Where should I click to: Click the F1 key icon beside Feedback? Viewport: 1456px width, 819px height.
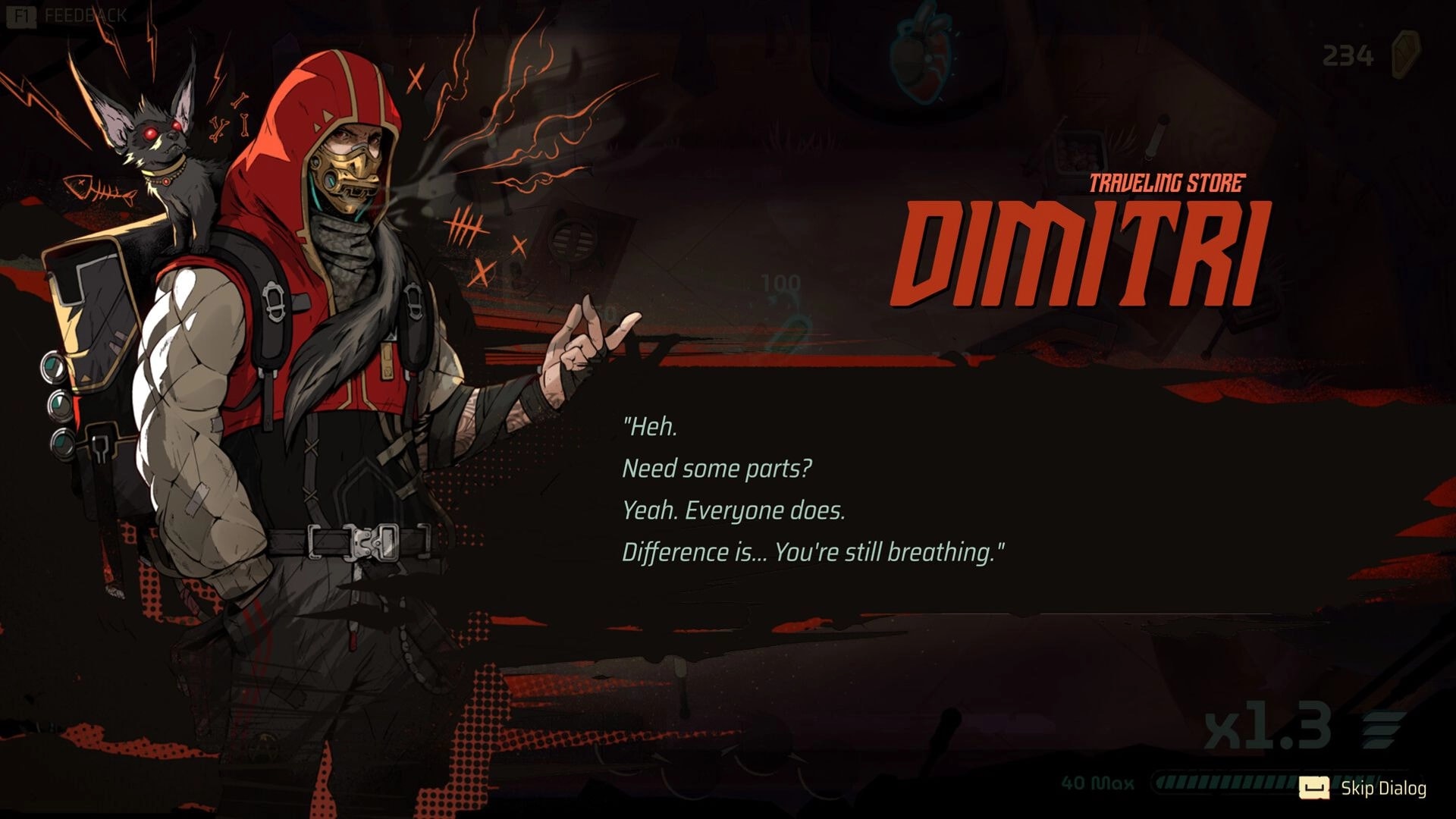pyautogui.click(x=20, y=12)
